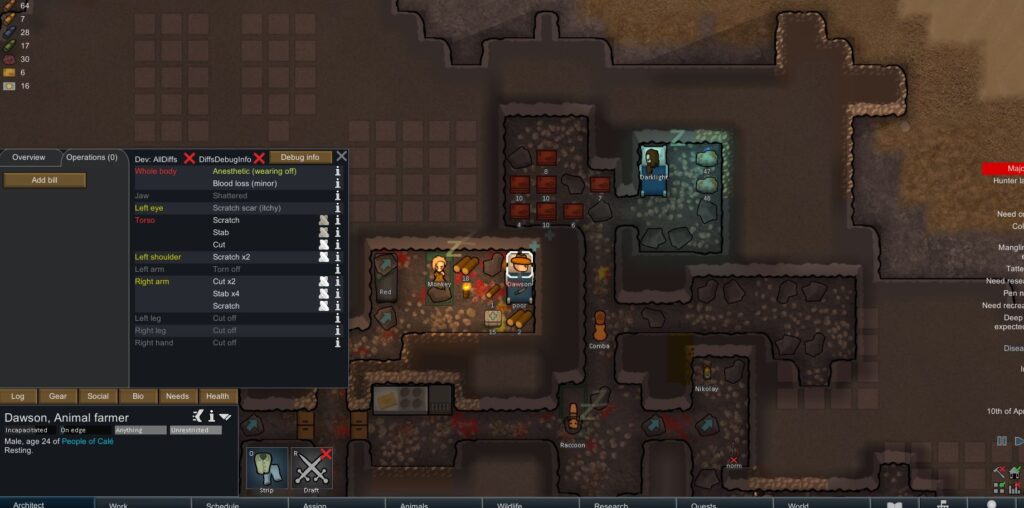View the Bio tab
The height and width of the screenshot is (508, 1024).
pyautogui.click(x=138, y=396)
